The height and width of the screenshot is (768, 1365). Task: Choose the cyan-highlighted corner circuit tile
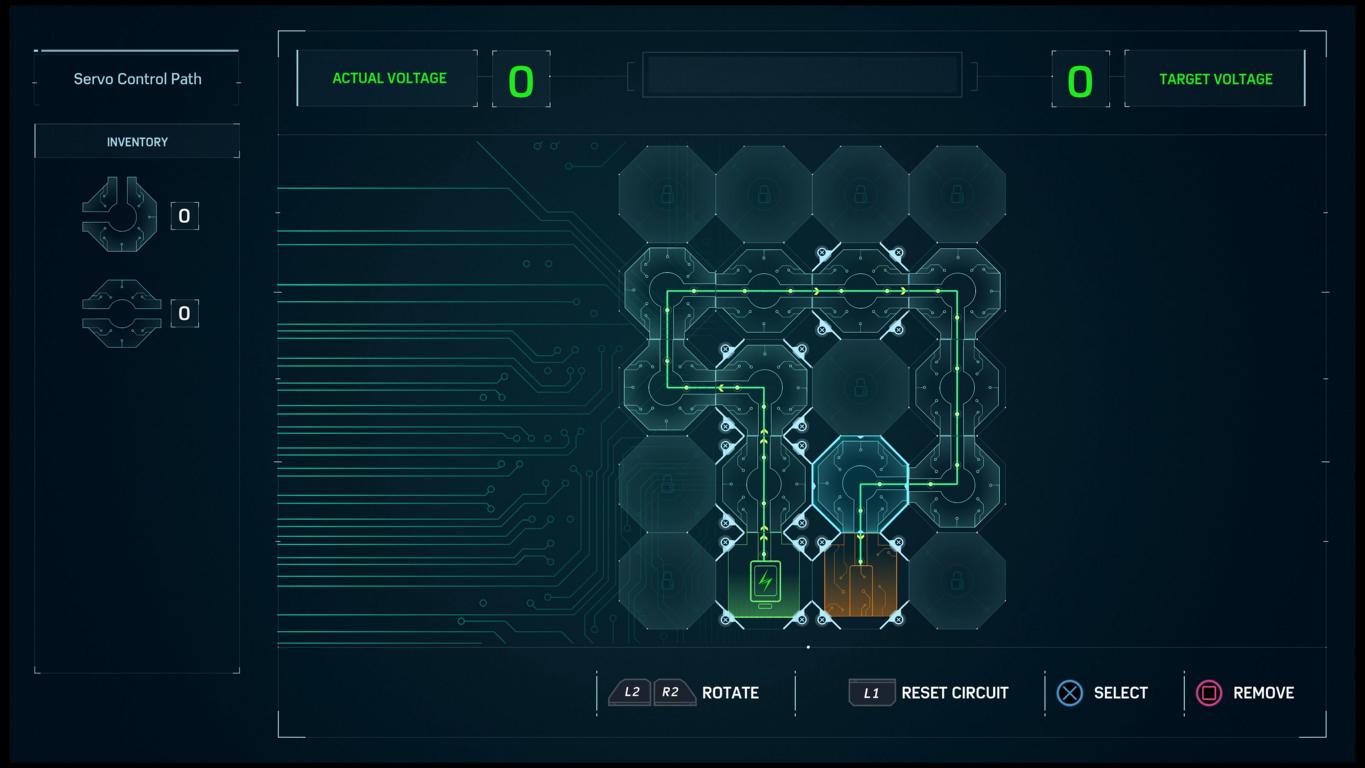click(x=860, y=485)
